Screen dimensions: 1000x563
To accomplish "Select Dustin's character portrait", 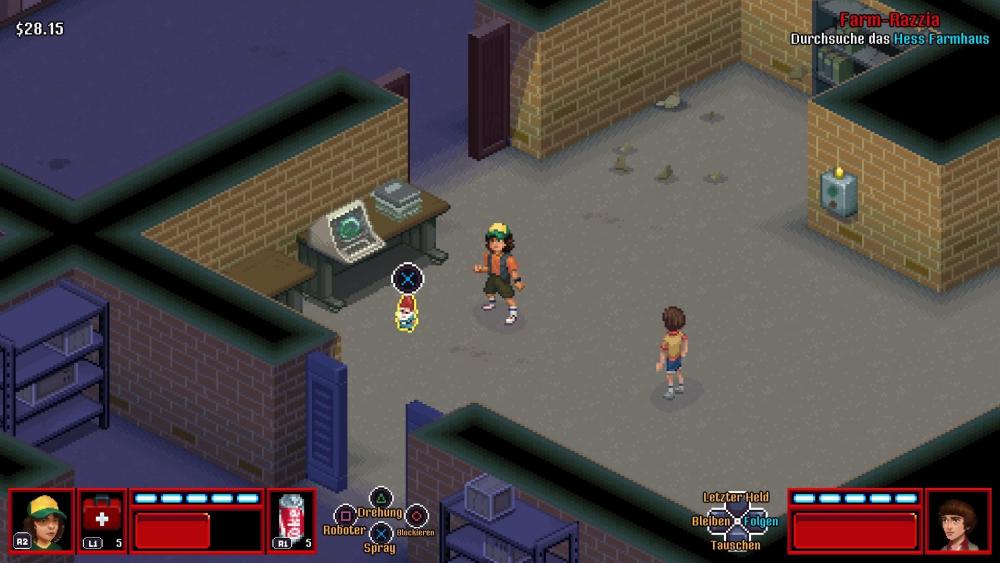I will click(42, 520).
